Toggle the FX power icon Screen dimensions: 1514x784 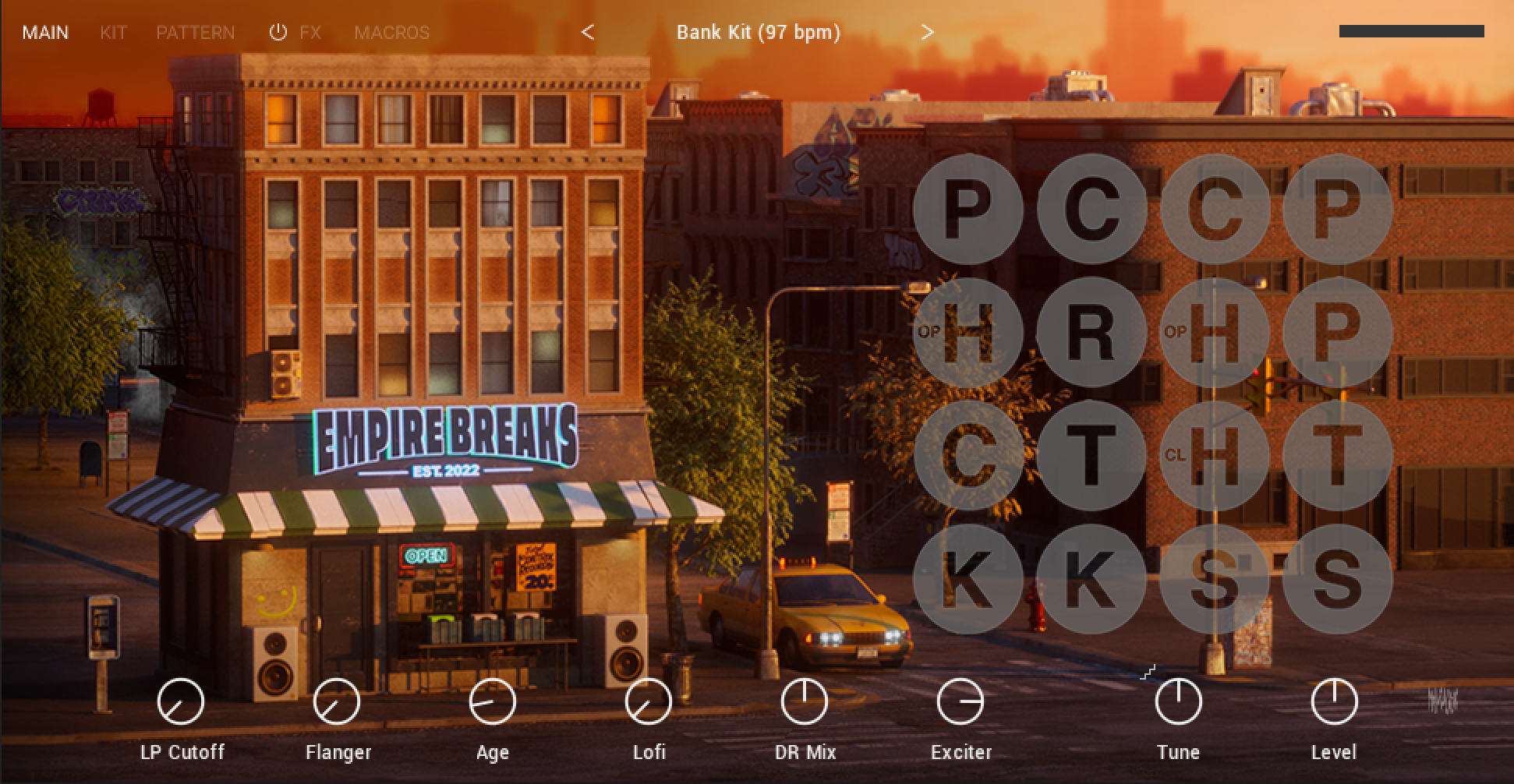pyautogui.click(x=278, y=32)
